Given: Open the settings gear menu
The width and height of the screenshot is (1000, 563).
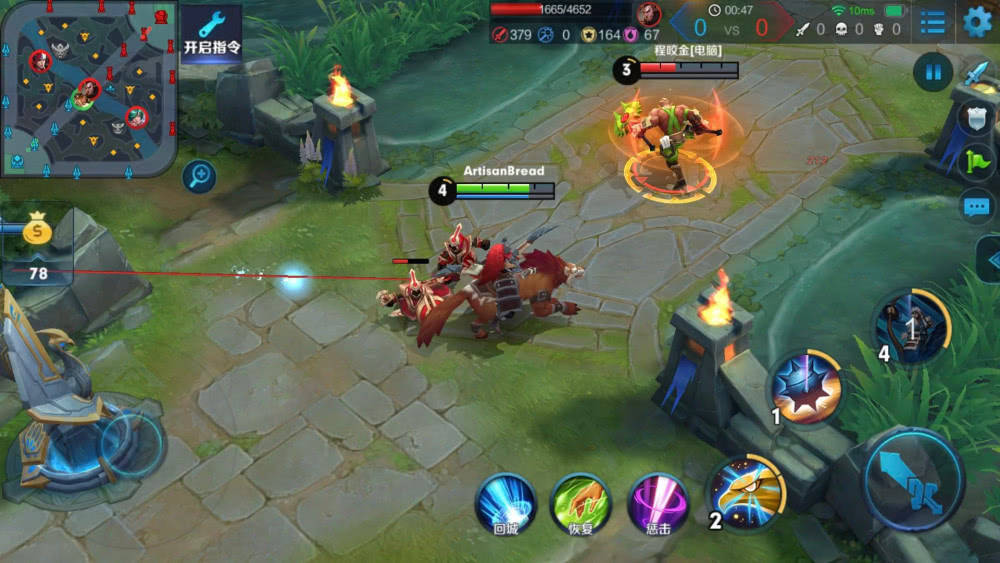Looking at the screenshot, I should point(976,21).
